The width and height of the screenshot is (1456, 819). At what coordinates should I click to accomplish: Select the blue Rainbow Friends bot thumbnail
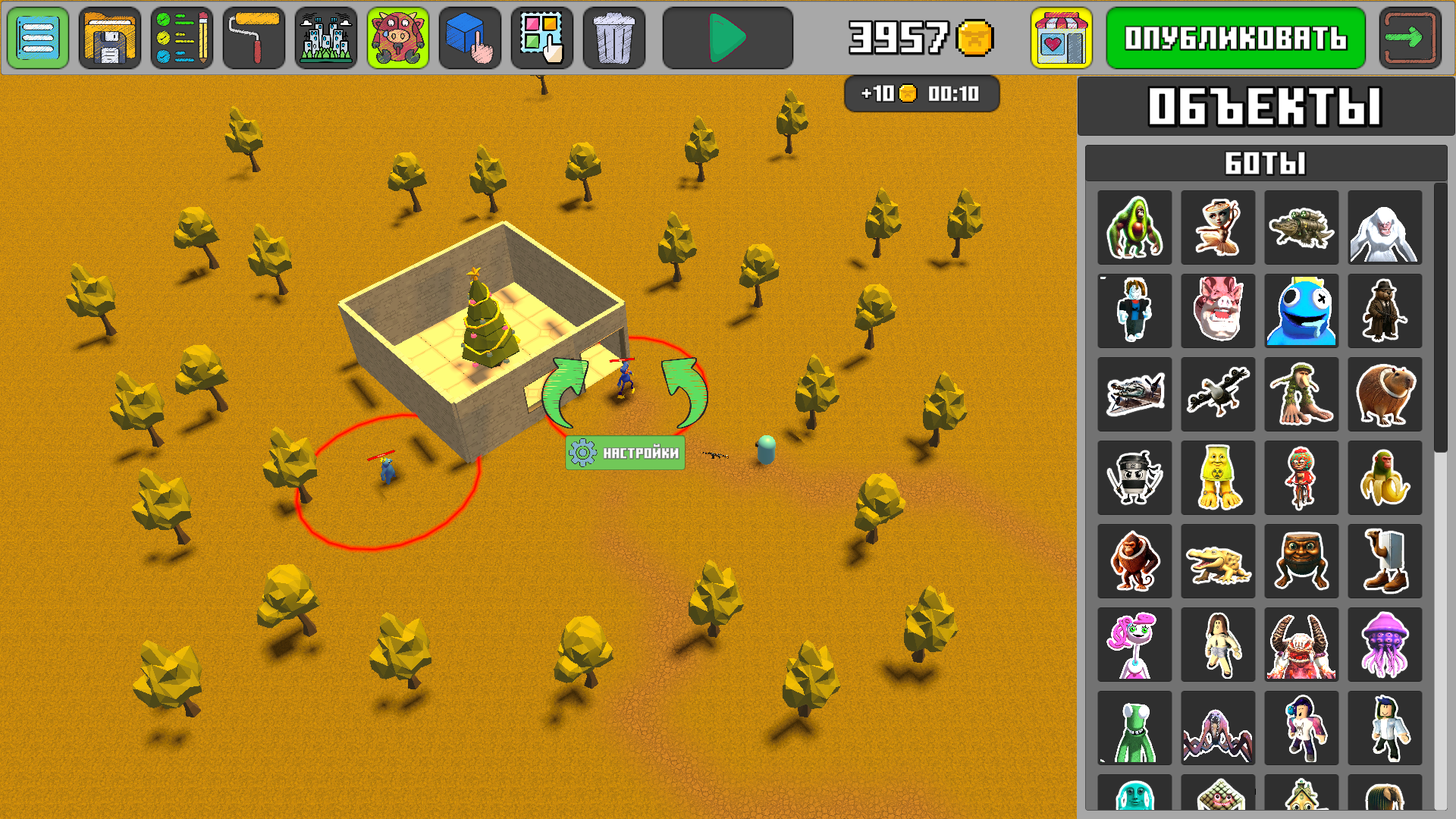pos(1301,311)
